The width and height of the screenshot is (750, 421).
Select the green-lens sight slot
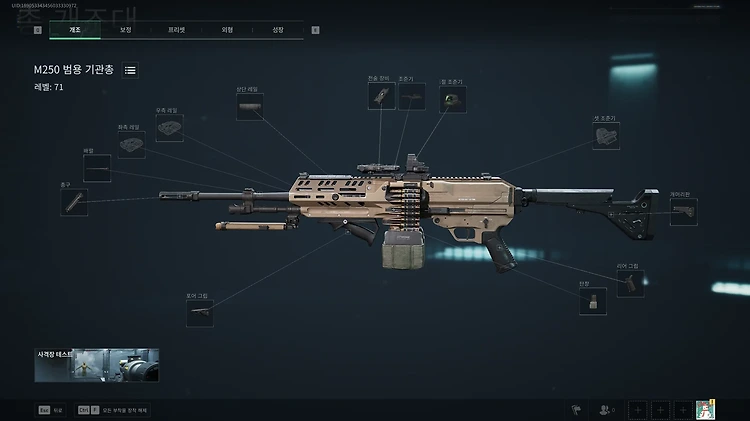454,98
